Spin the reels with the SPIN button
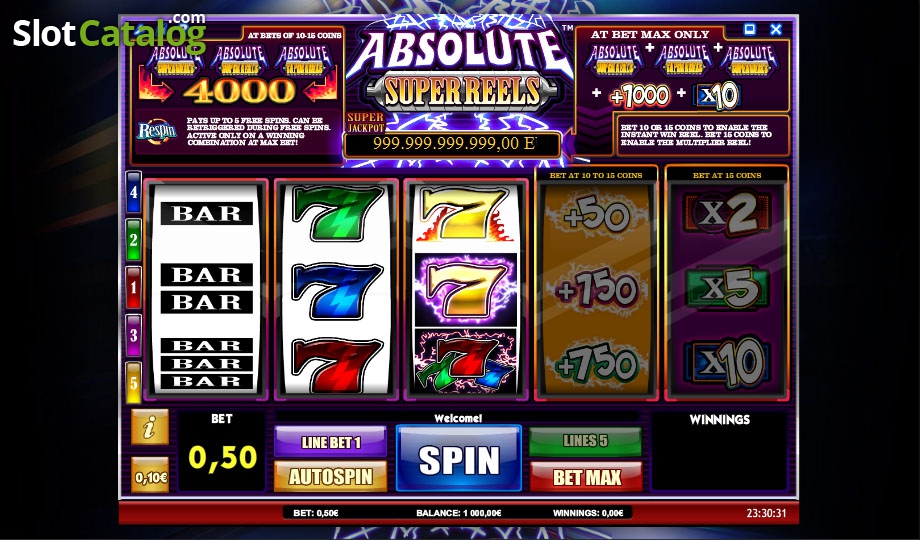This screenshot has width=920, height=540. point(459,459)
